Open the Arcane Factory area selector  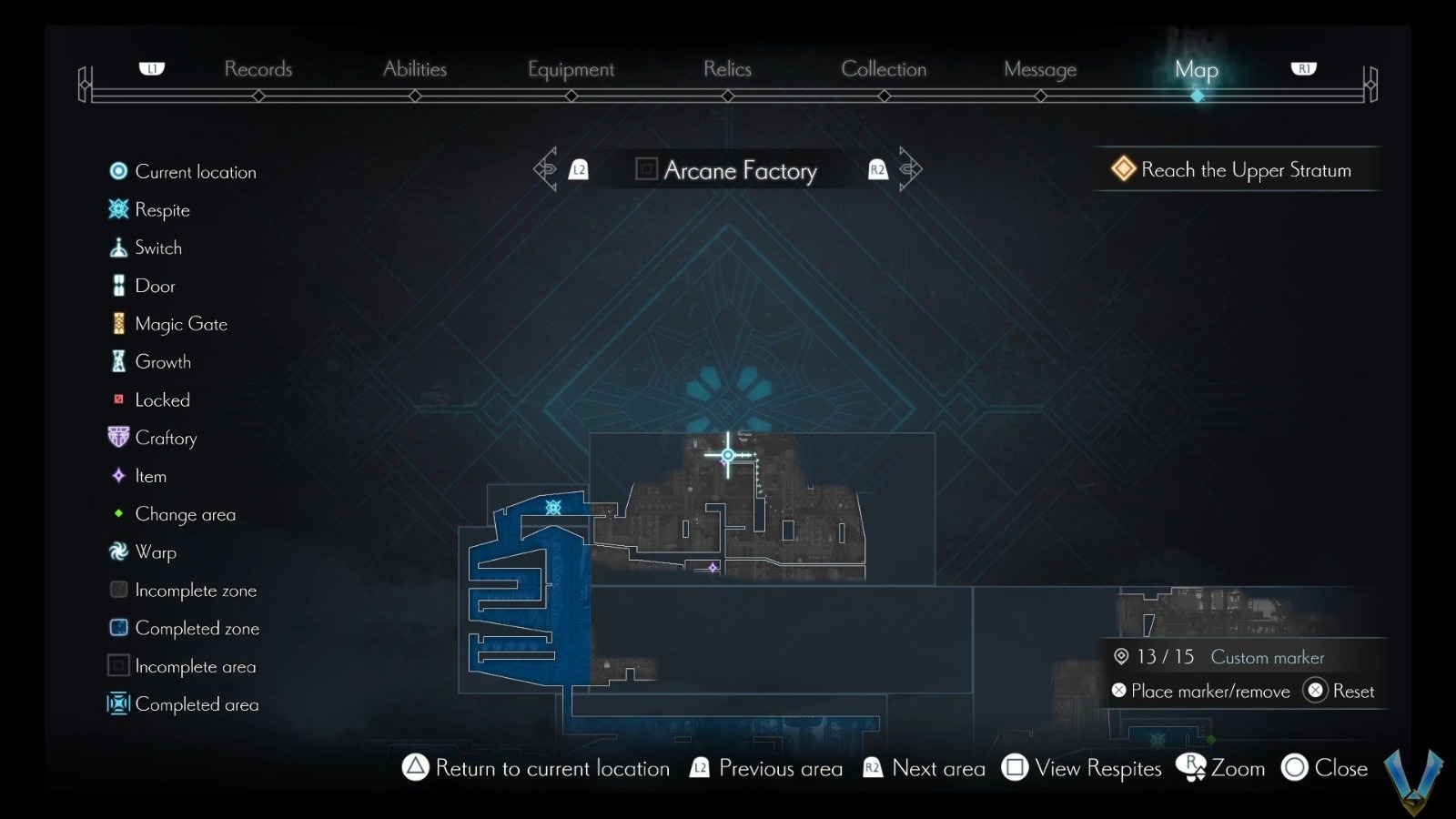(728, 170)
